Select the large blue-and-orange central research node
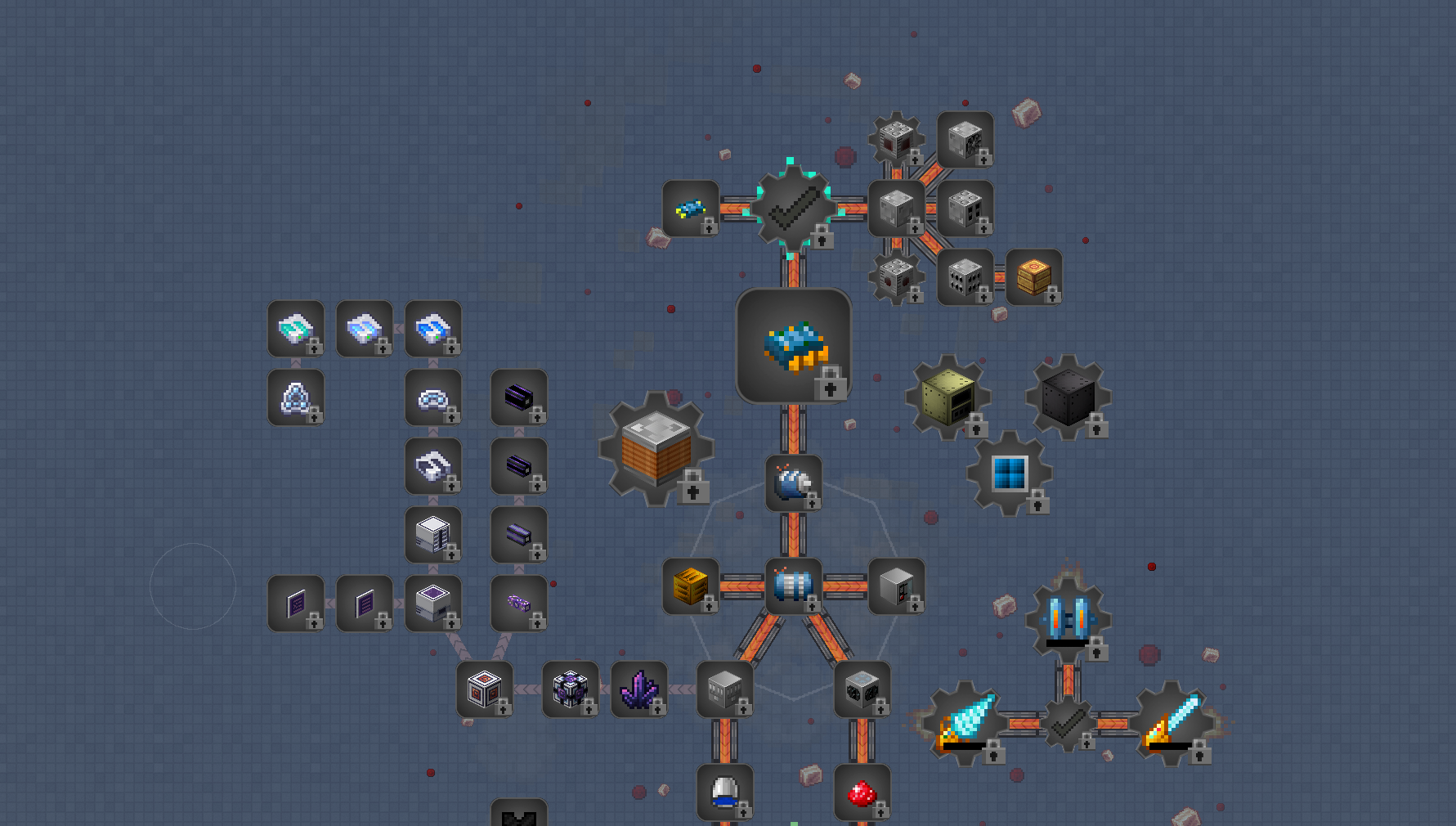 point(793,346)
